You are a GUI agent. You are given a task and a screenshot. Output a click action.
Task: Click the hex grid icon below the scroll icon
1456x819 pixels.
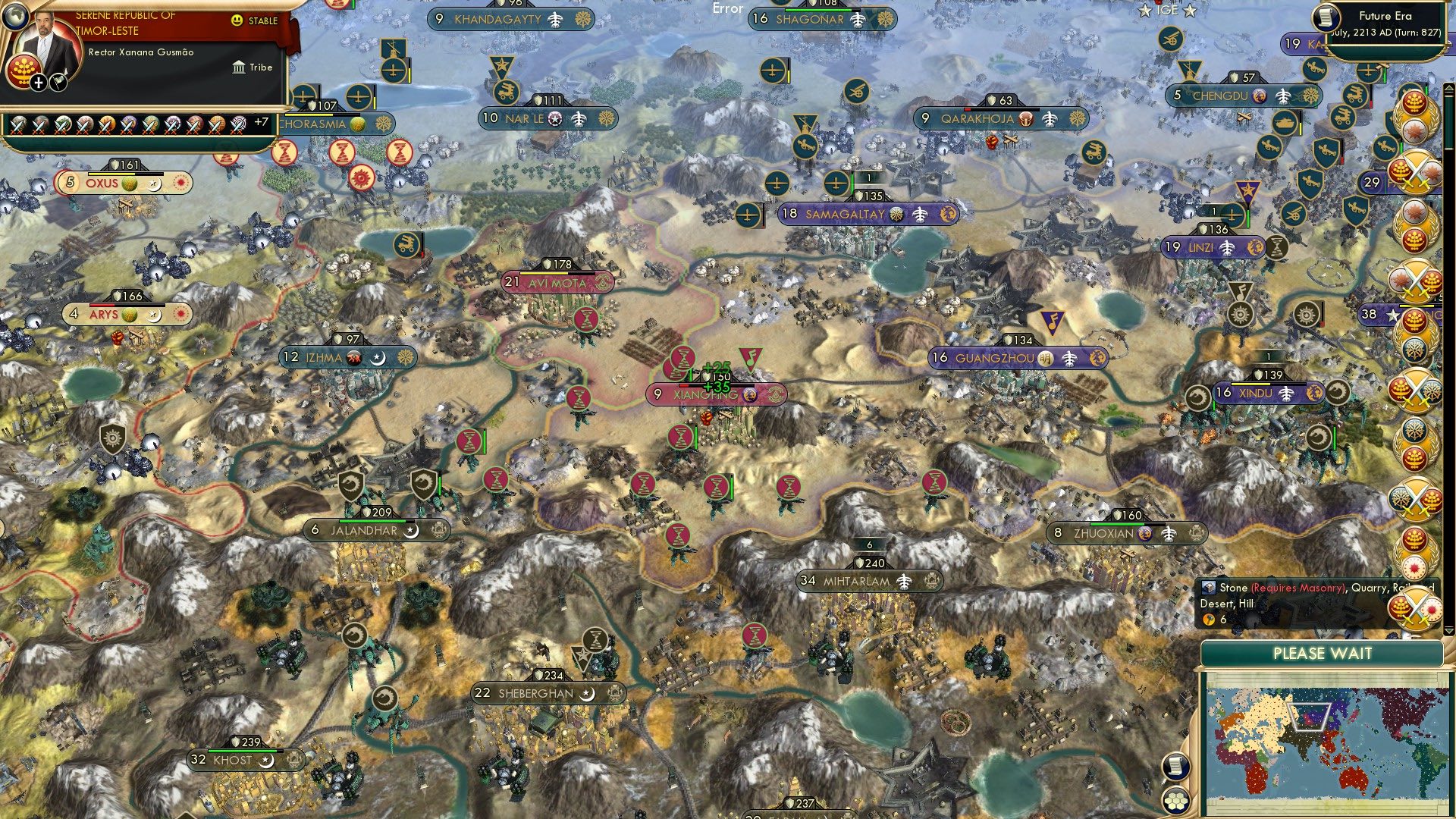[x=1175, y=802]
